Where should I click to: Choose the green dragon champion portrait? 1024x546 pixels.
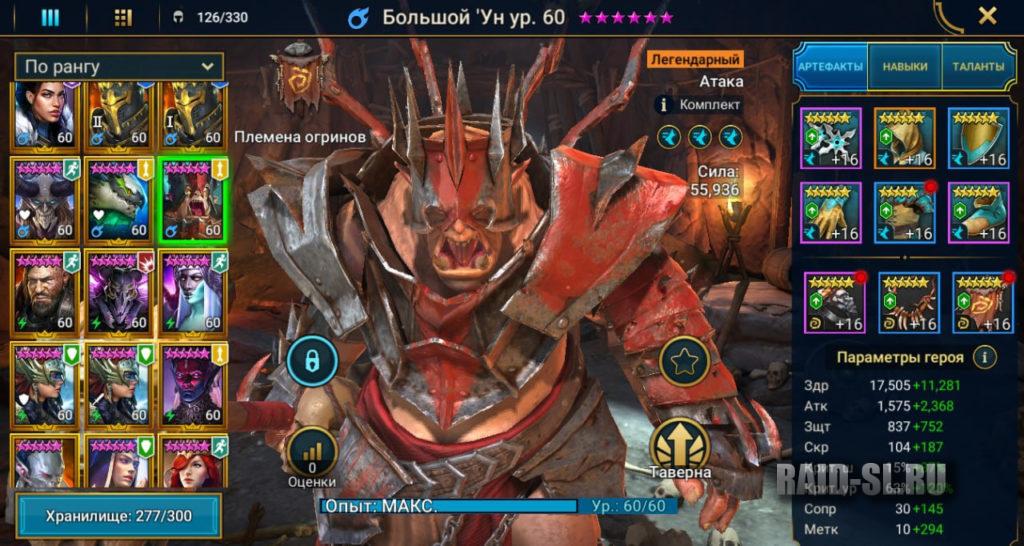(x=119, y=201)
